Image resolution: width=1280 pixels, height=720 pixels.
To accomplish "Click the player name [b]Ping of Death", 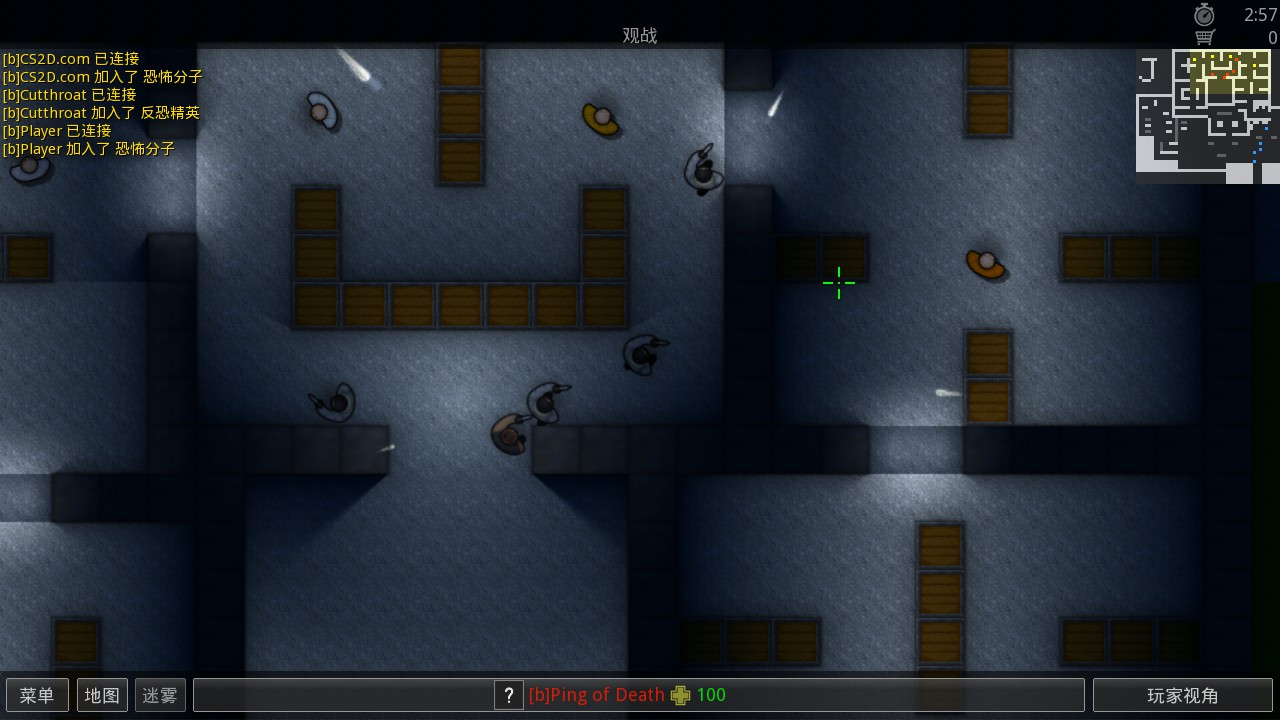I will tap(597, 694).
